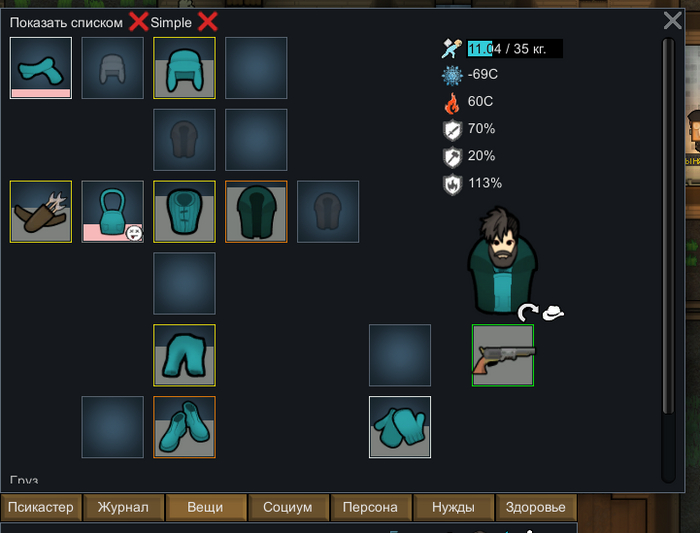The width and height of the screenshot is (700, 533).
Task: Open the Социум tab
Action: pyautogui.click(x=288, y=507)
